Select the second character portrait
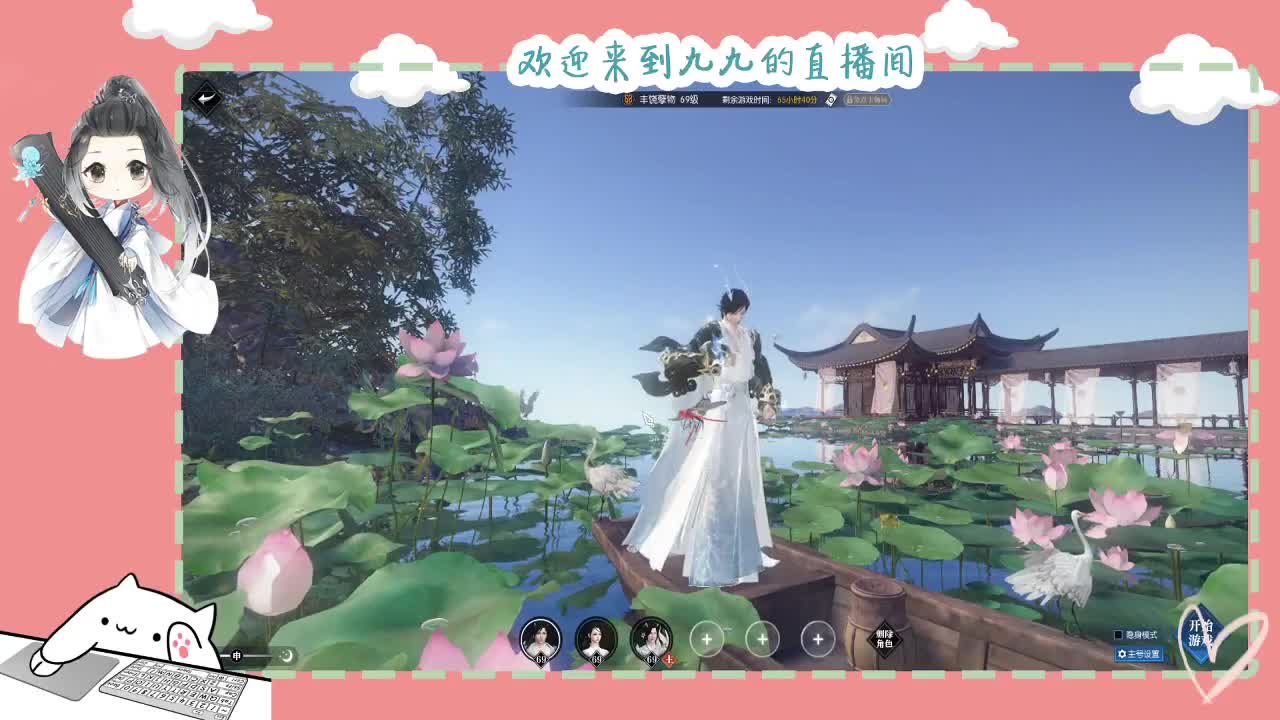The height and width of the screenshot is (720, 1280). [x=596, y=637]
